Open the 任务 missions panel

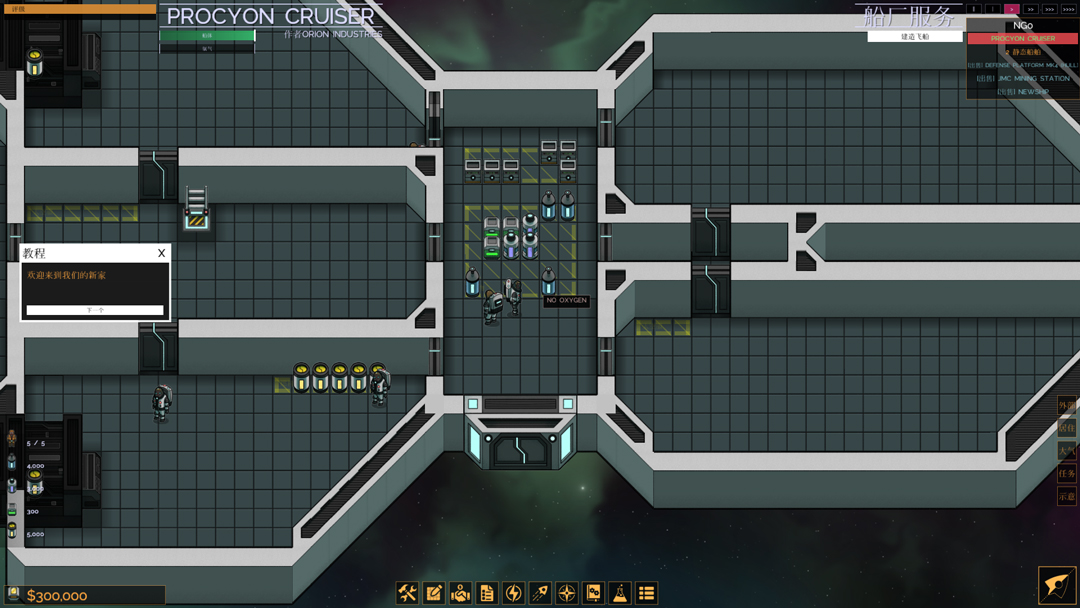[x=1067, y=473]
